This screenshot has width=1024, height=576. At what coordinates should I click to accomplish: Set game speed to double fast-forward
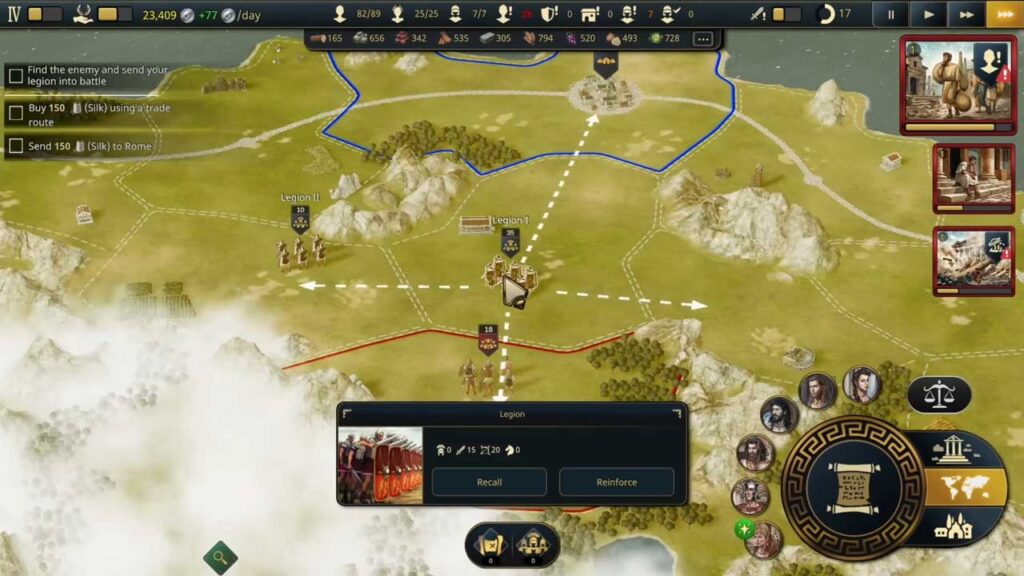pos(966,14)
